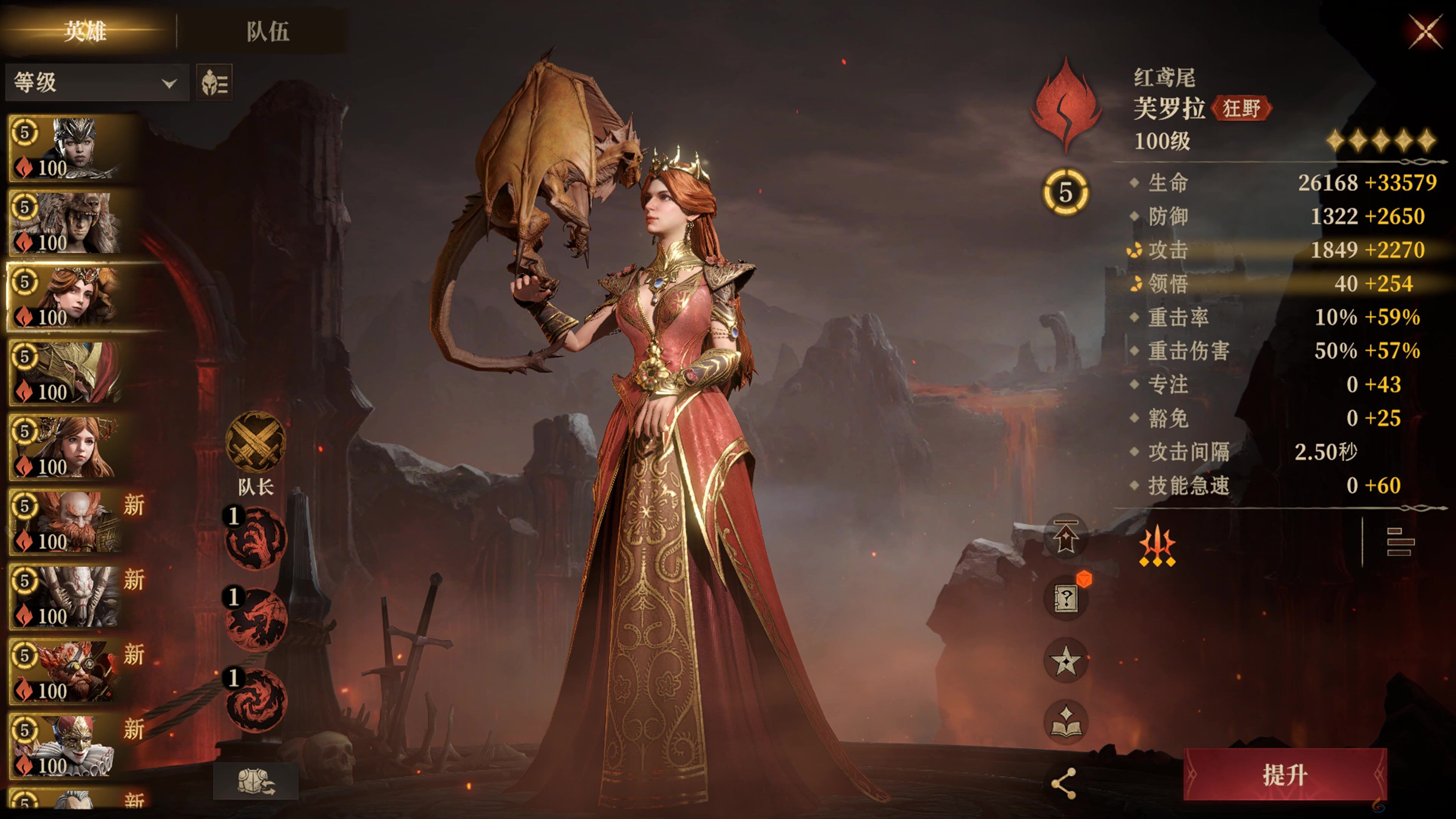This screenshot has width=1456, height=819.
Task: Click the upward arrow ascend icon
Action: pyautogui.click(x=1066, y=537)
